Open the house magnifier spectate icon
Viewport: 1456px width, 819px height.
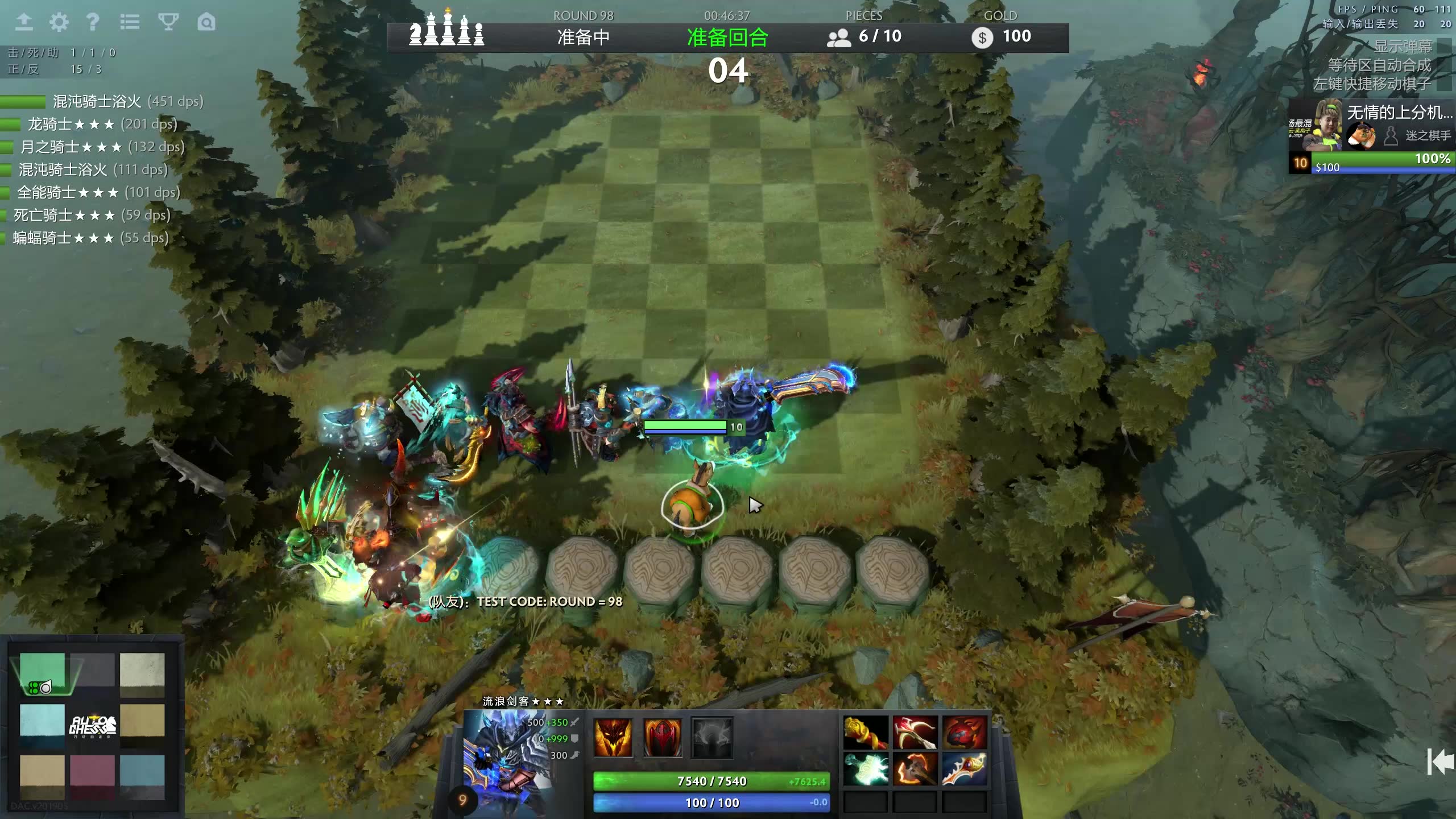206,22
